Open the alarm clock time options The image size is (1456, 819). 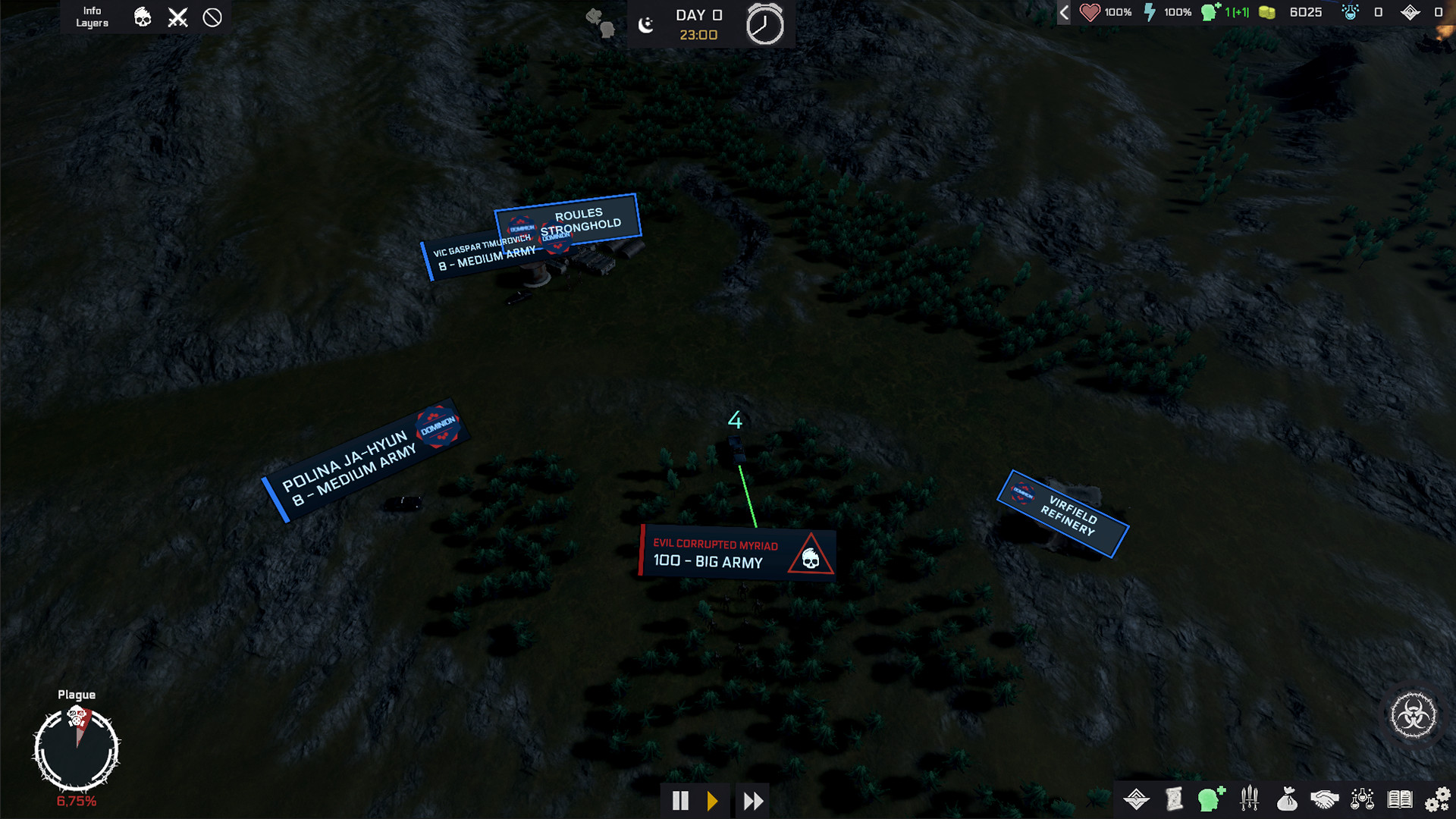[766, 24]
